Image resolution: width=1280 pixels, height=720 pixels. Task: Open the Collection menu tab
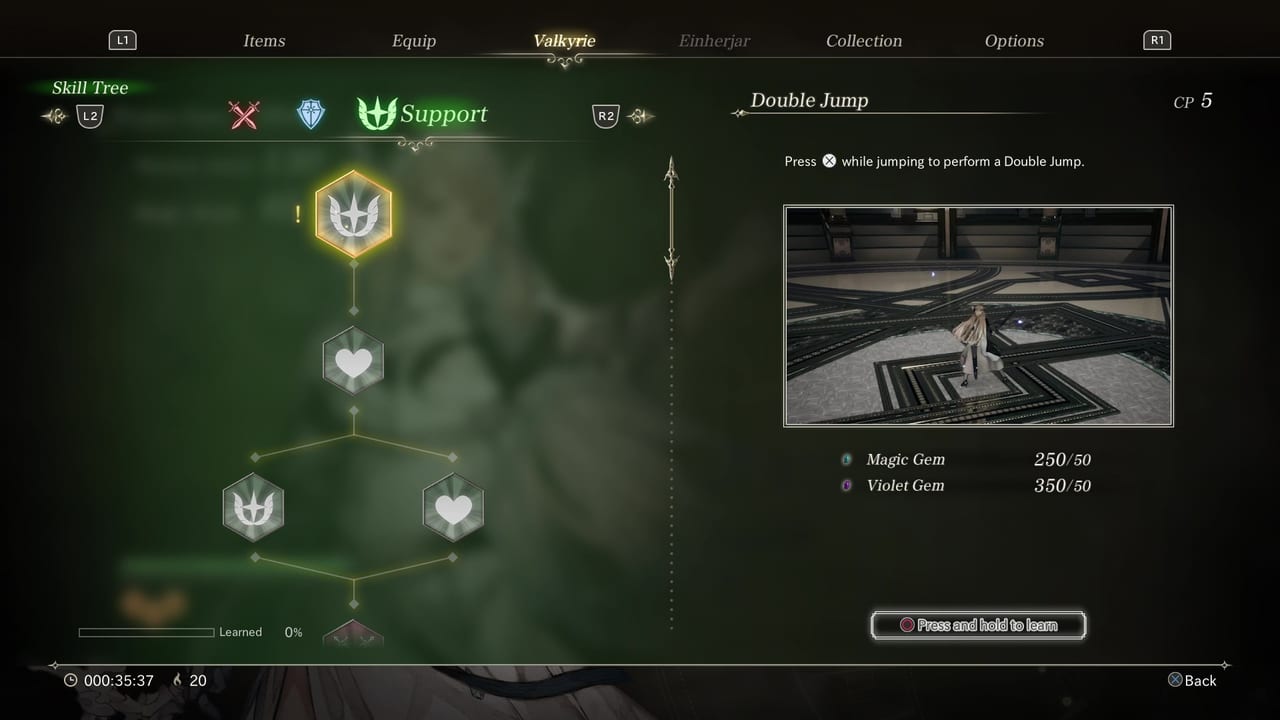[x=864, y=40]
